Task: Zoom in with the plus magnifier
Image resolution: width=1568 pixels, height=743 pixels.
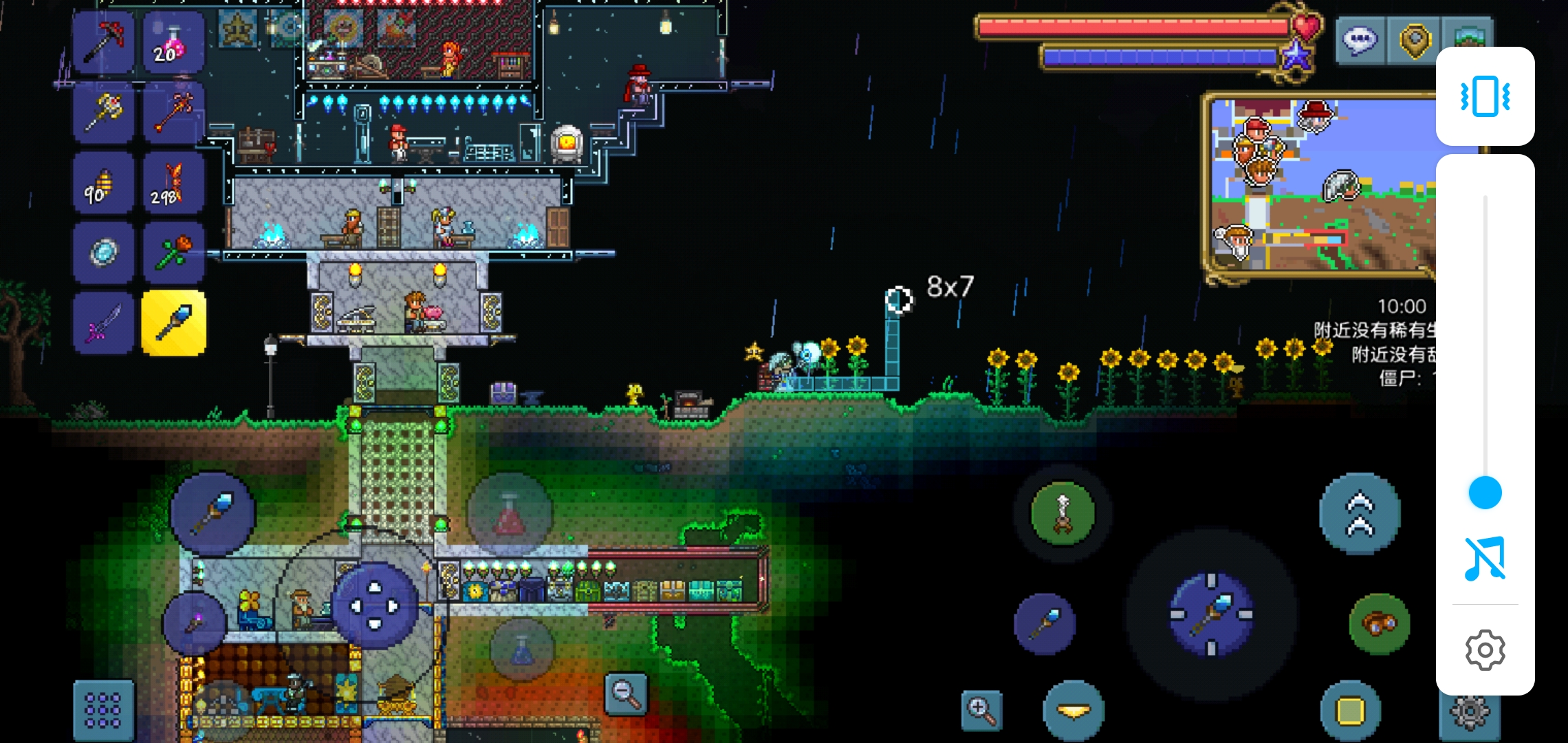Action: pos(981,710)
